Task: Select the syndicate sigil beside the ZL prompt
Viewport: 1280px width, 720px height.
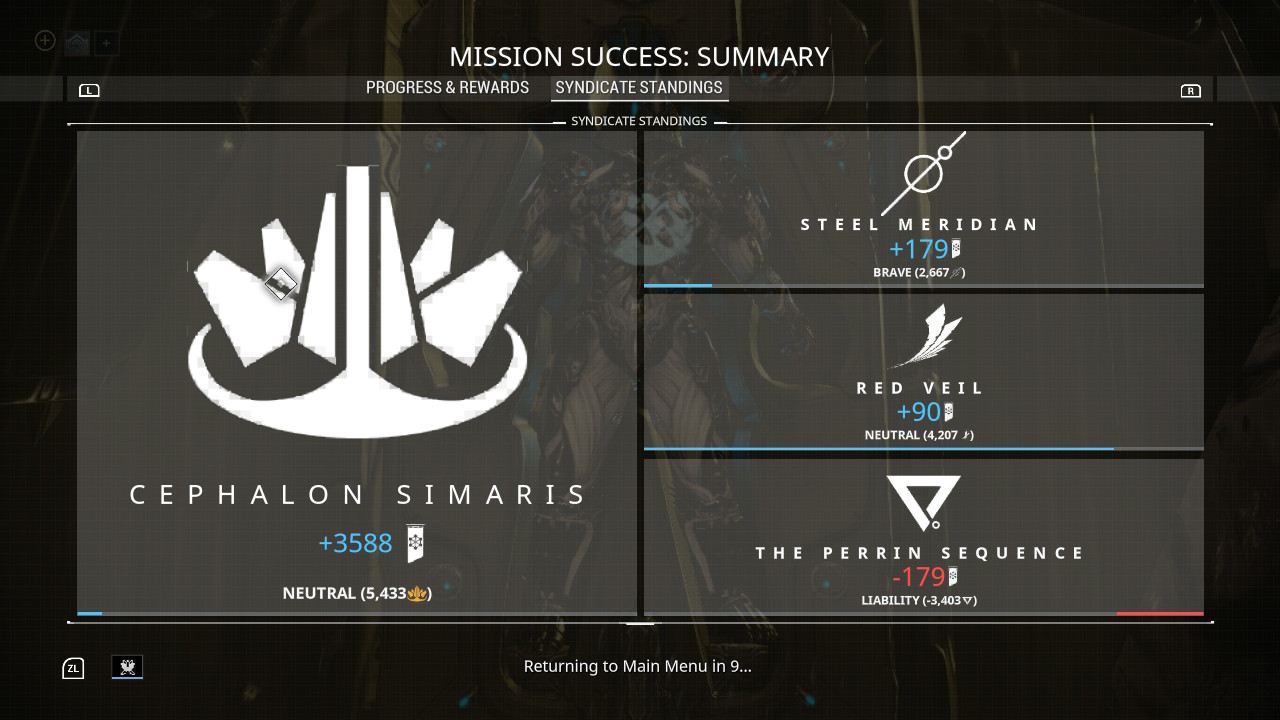Action: click(126, 668)
